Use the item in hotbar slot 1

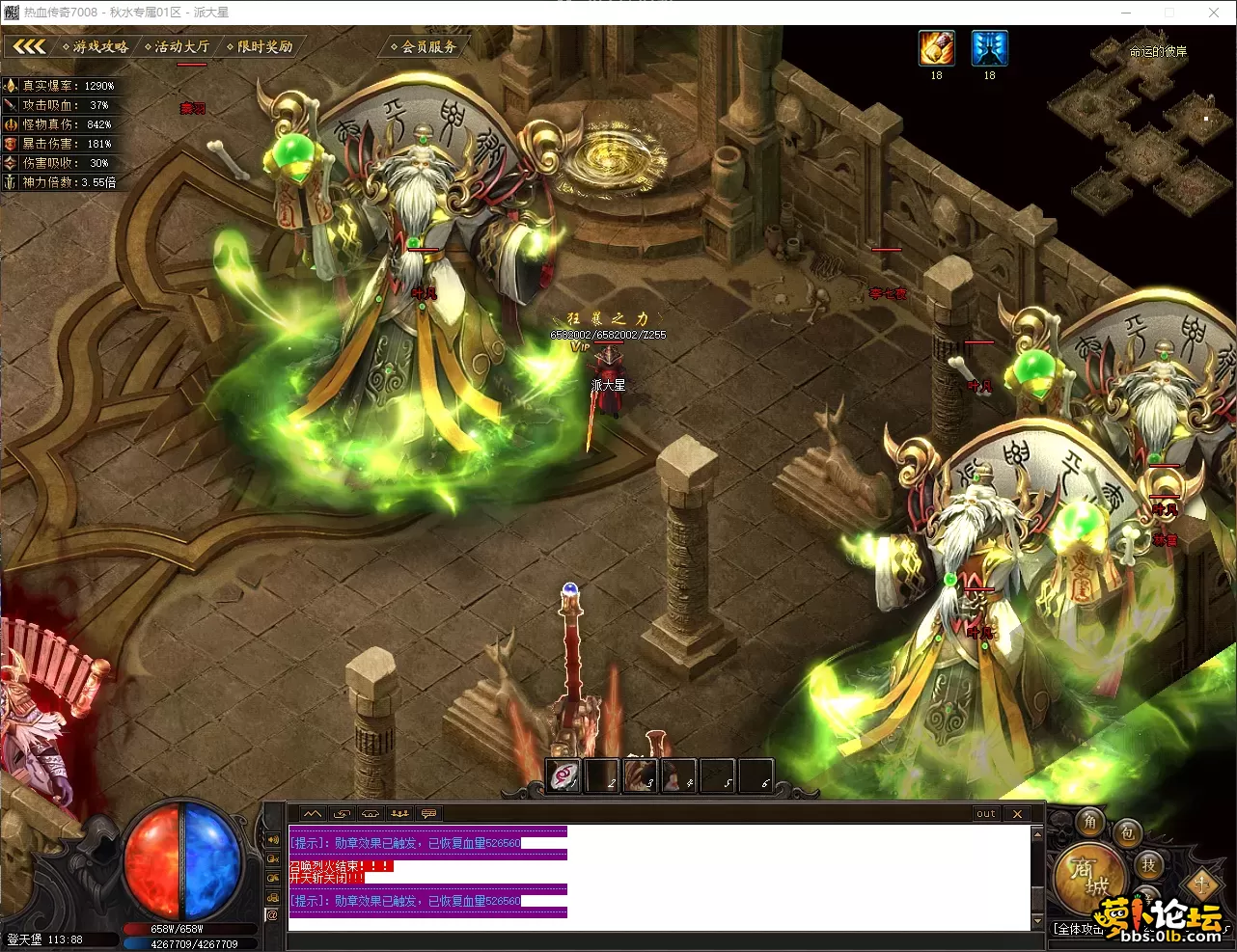564,775
